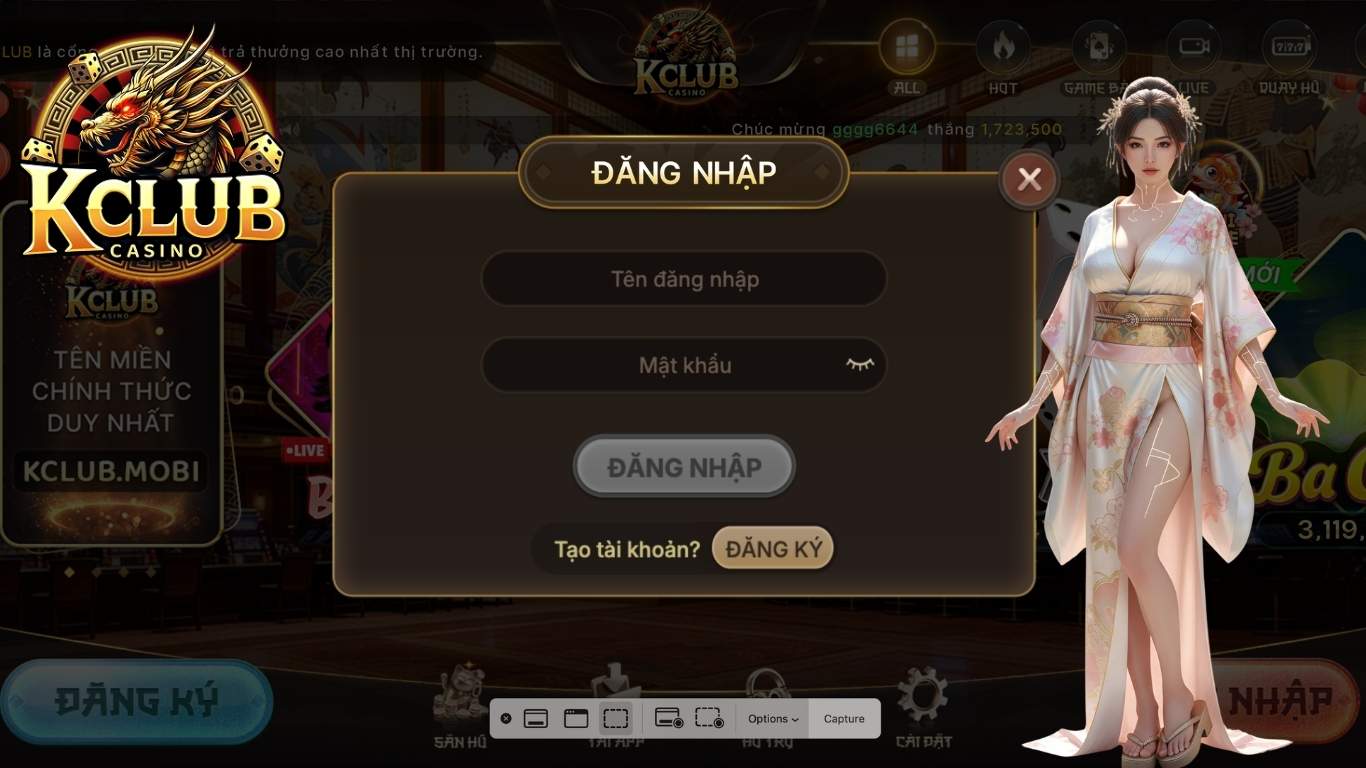Select Capture Entire Window mode icon

click(x=575, y=718)
